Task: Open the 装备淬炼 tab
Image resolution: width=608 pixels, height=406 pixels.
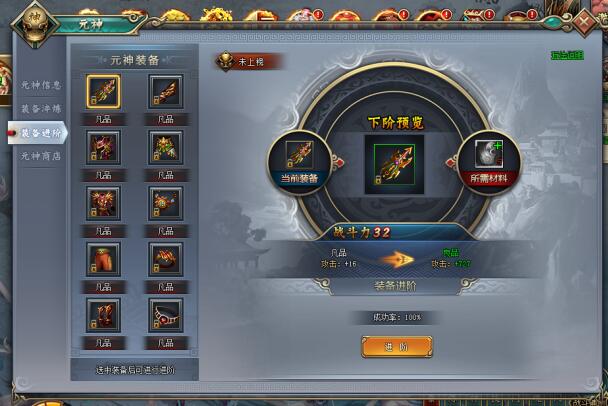Action: click(41, 108)
